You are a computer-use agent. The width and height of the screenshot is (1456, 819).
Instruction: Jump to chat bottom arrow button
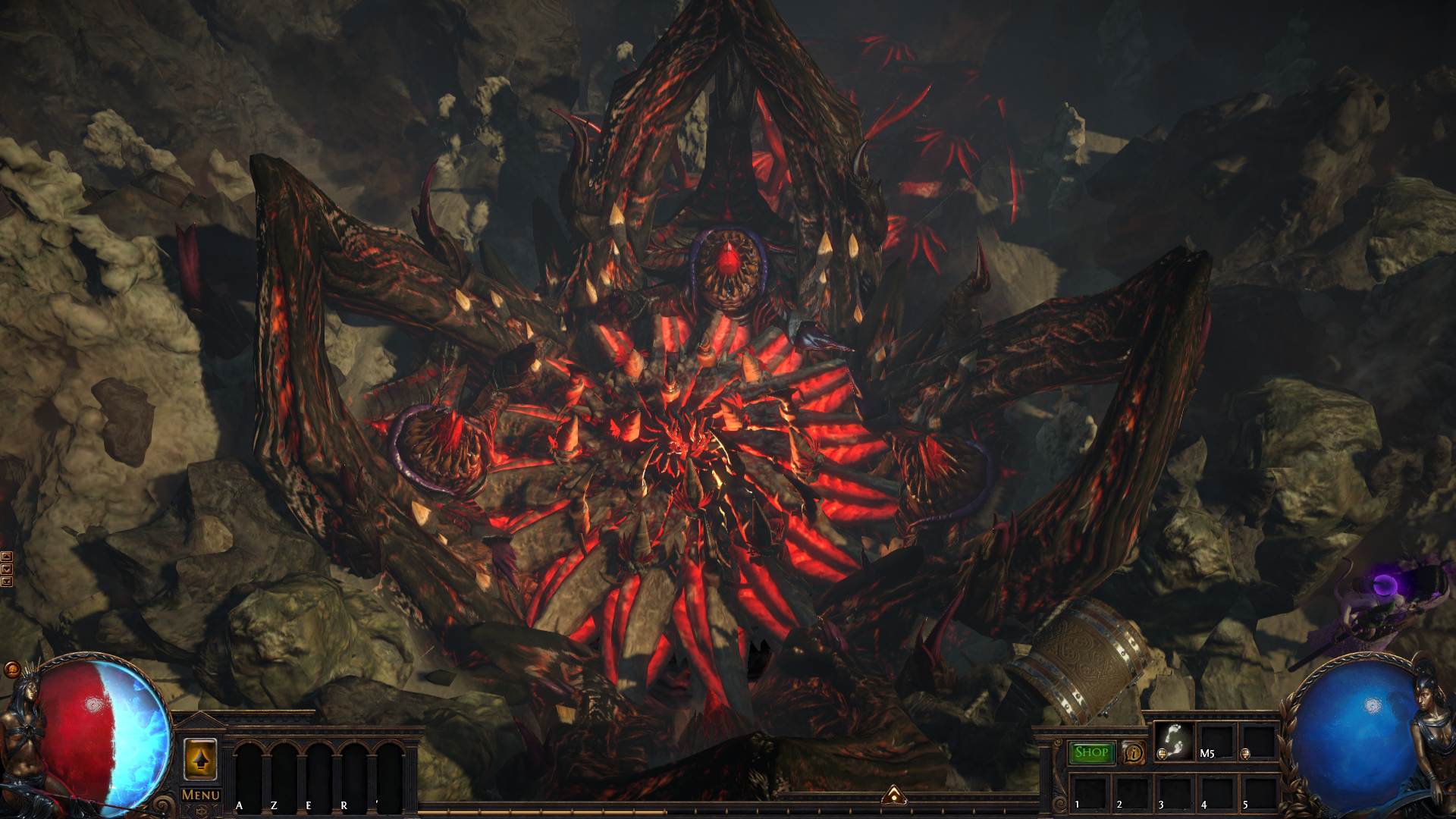coord(7,582)
